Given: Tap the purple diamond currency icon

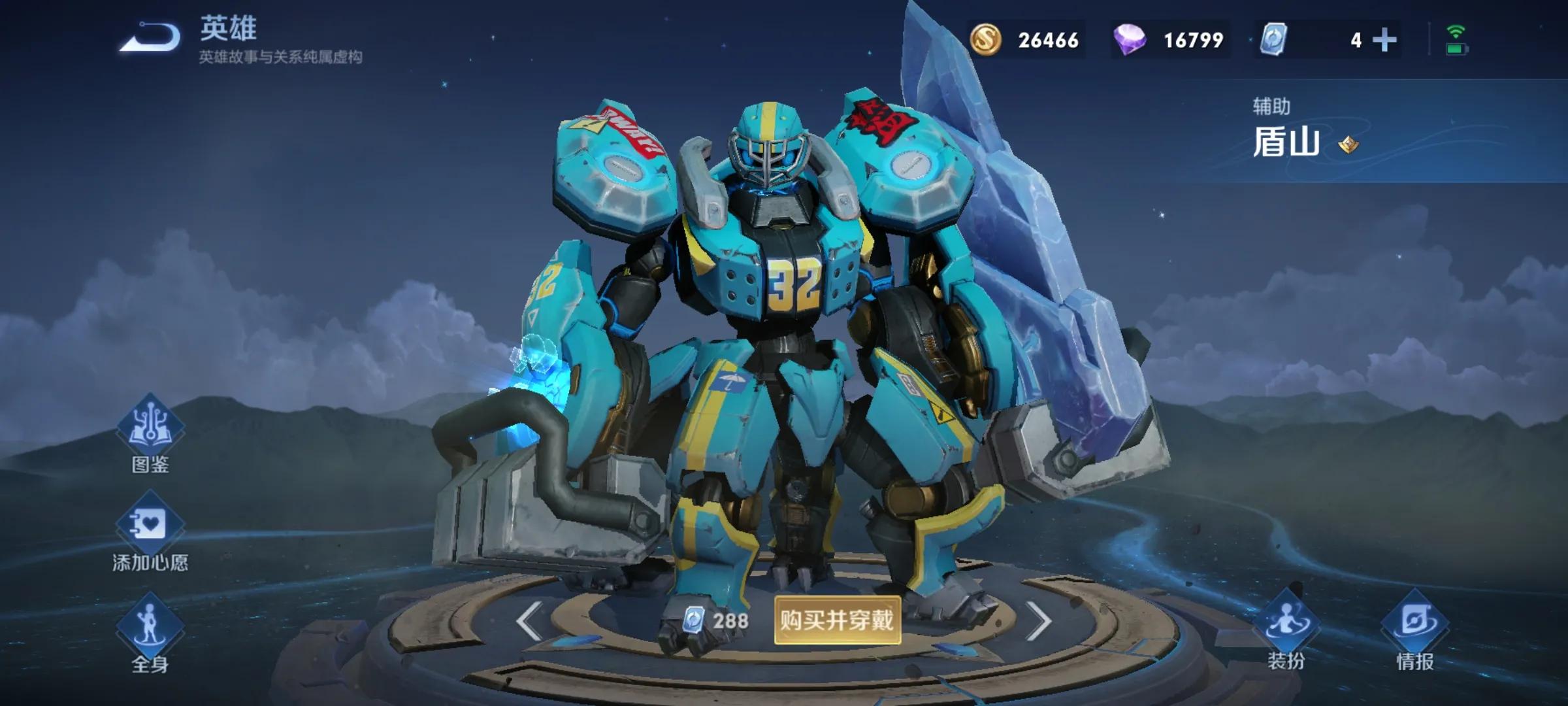Looking at the screenshot, I should click(x=1129, y=40).
